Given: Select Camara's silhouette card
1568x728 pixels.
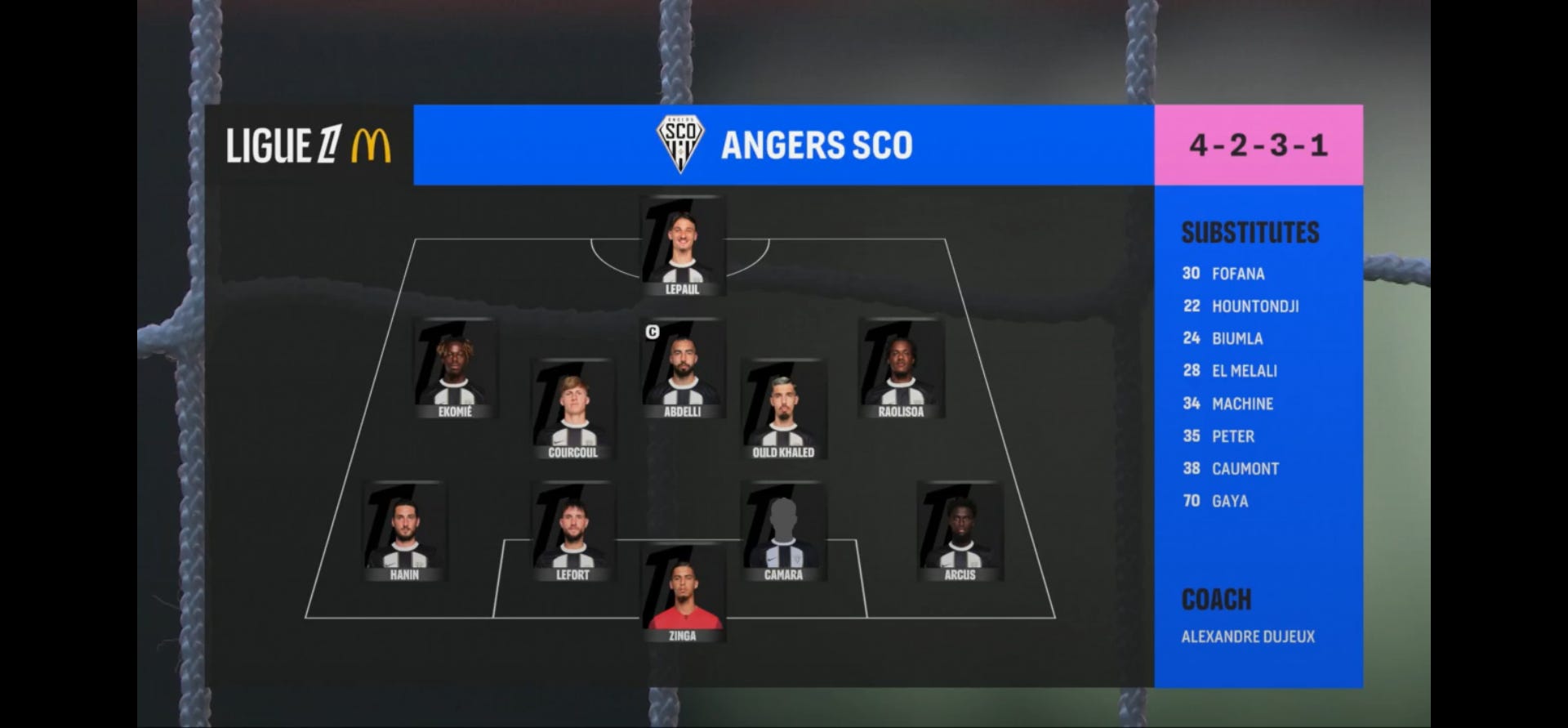Looking at the screenshot, I should pyautogui.click(x=783, y=531).
